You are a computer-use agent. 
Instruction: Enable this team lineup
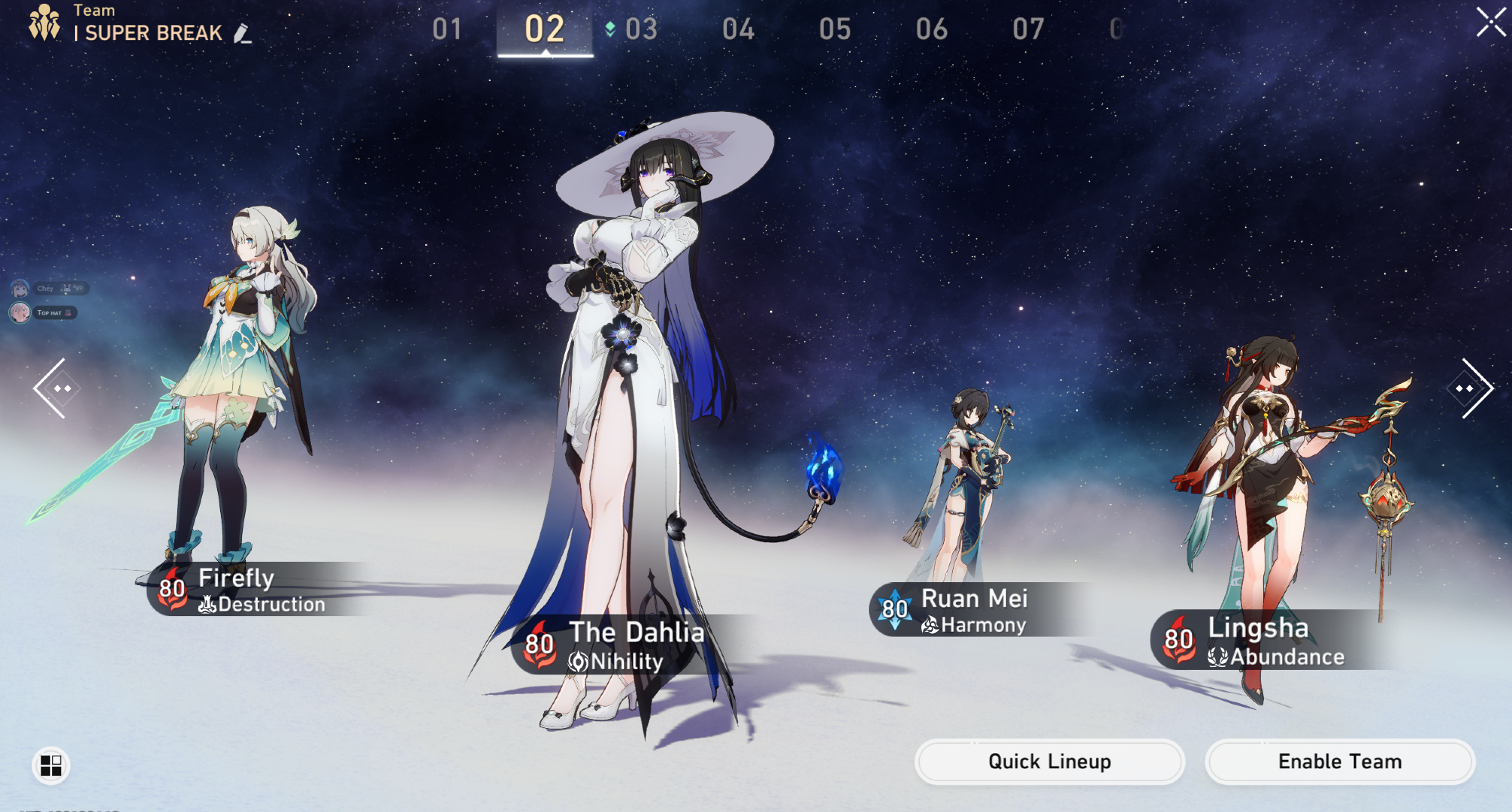click(1340, 761)
